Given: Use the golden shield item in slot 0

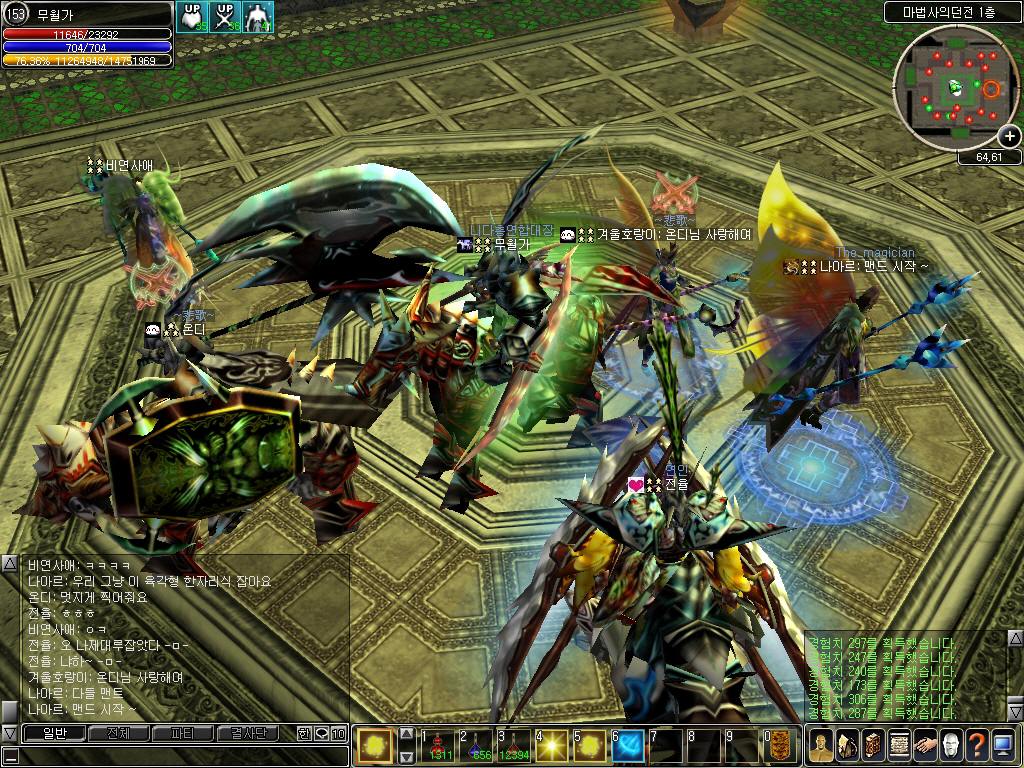Looking at the screenshot, I should tap(780, 746).
